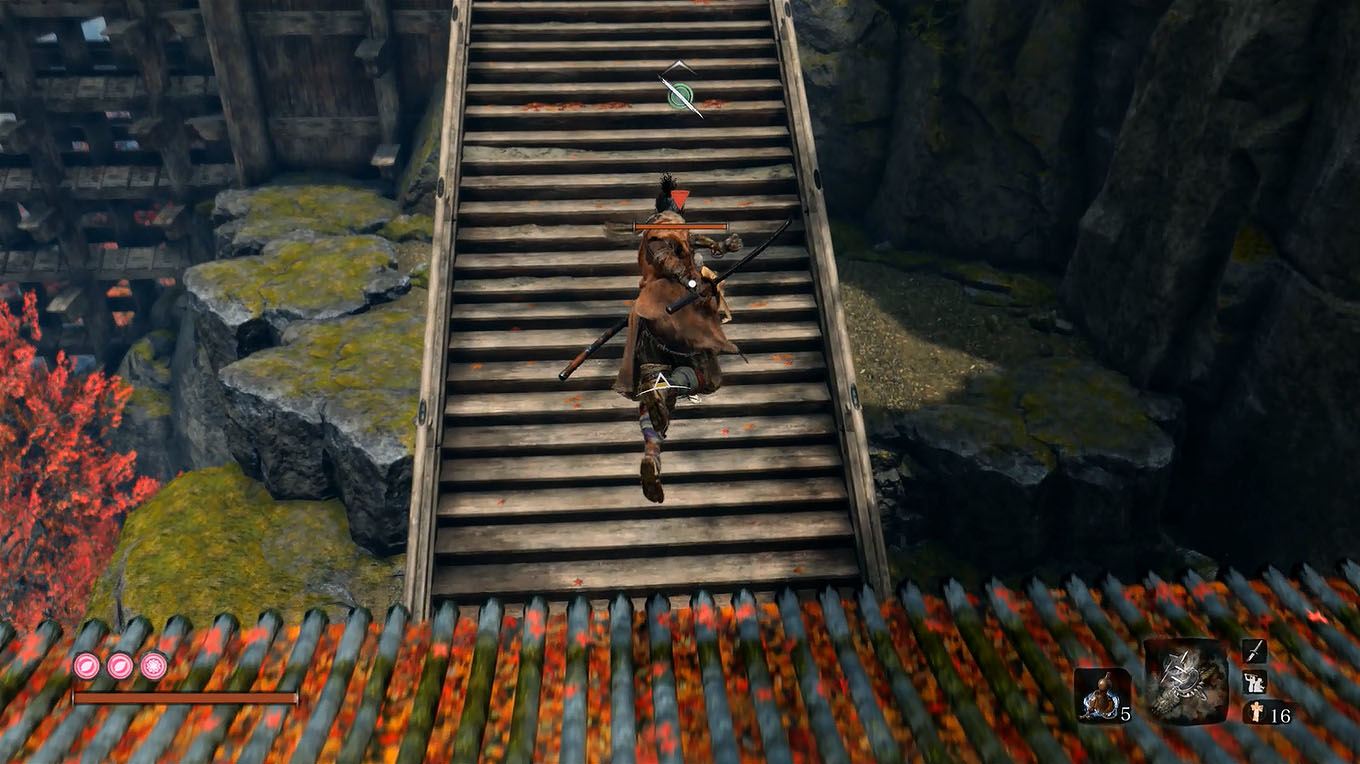Viewport: 1360px width, 764px height.
Task: Click the Healing Gourd count showing 5
Action: (x=1127, y=714)
